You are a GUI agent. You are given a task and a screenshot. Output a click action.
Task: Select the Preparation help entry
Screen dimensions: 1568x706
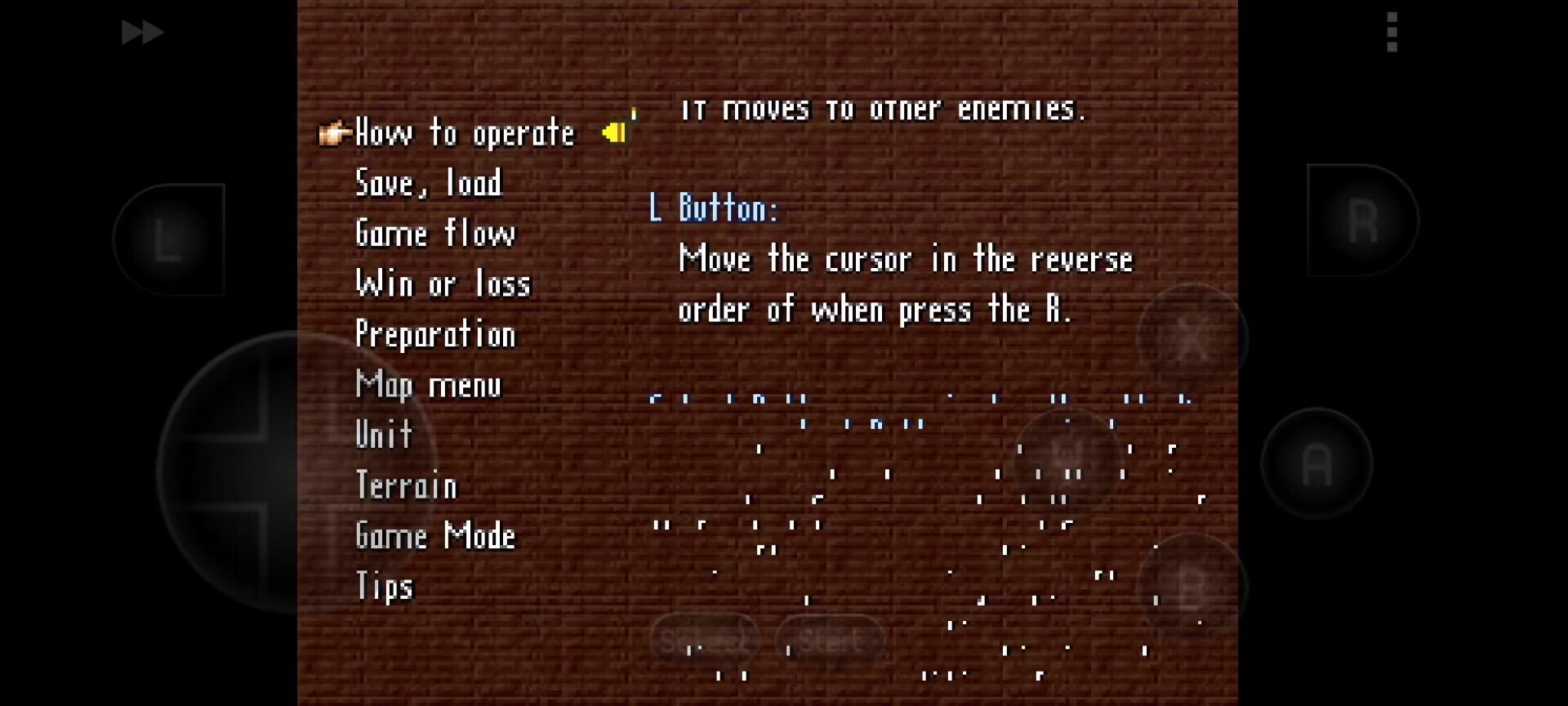click(x=435, y=335)
